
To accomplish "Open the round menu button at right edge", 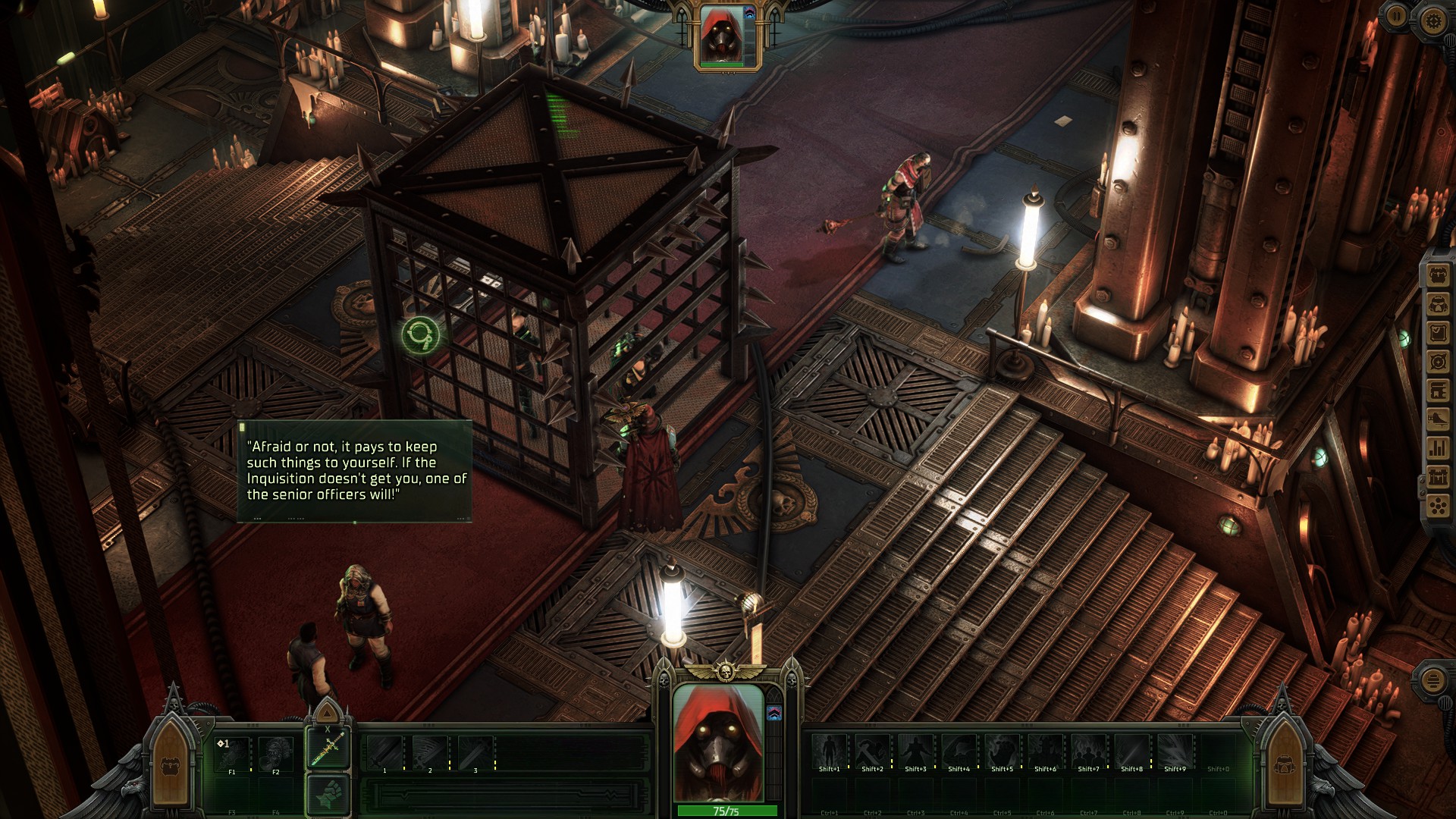I will [x=1432, y=679].
